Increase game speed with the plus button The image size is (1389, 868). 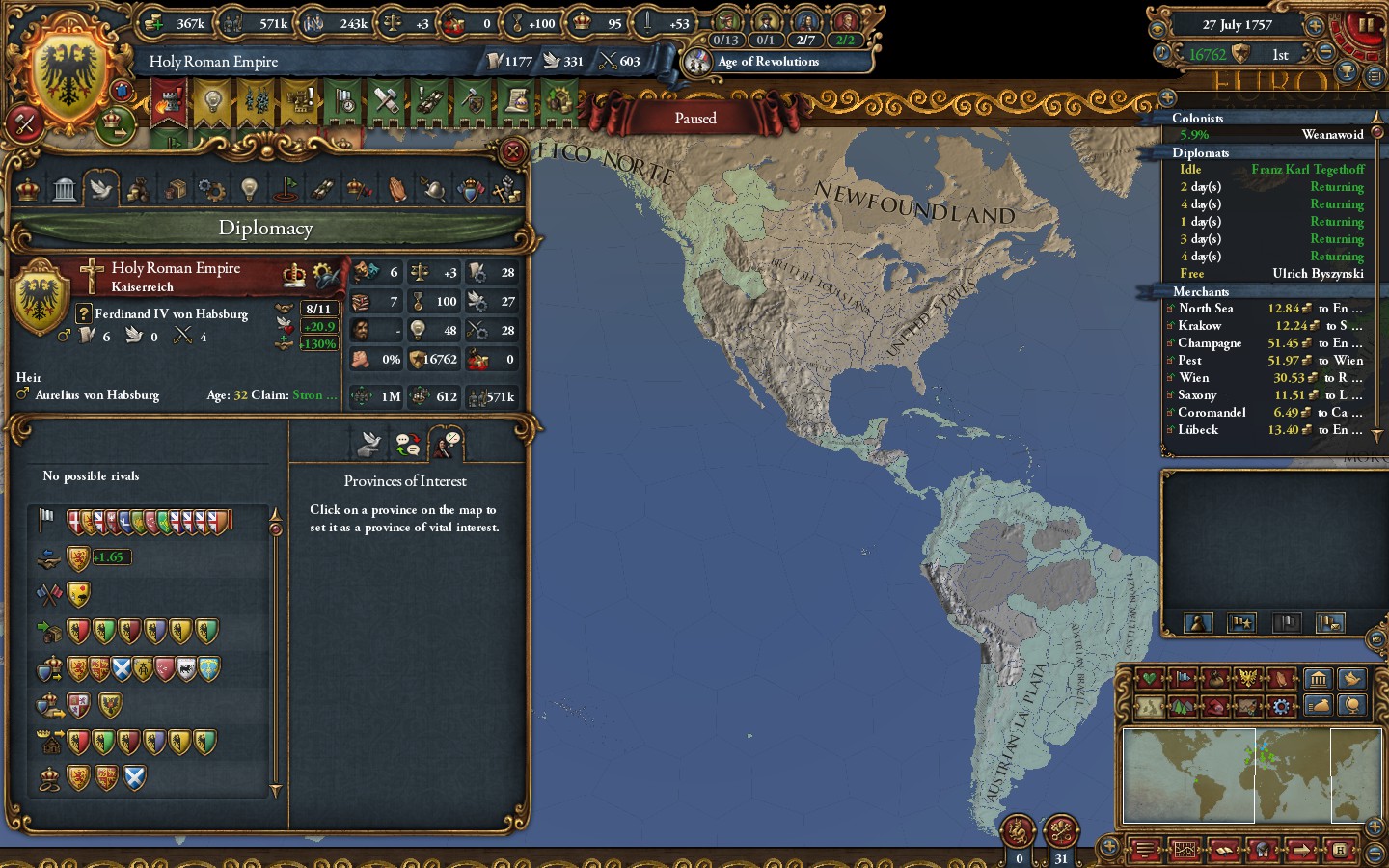tap(1314, 26)
